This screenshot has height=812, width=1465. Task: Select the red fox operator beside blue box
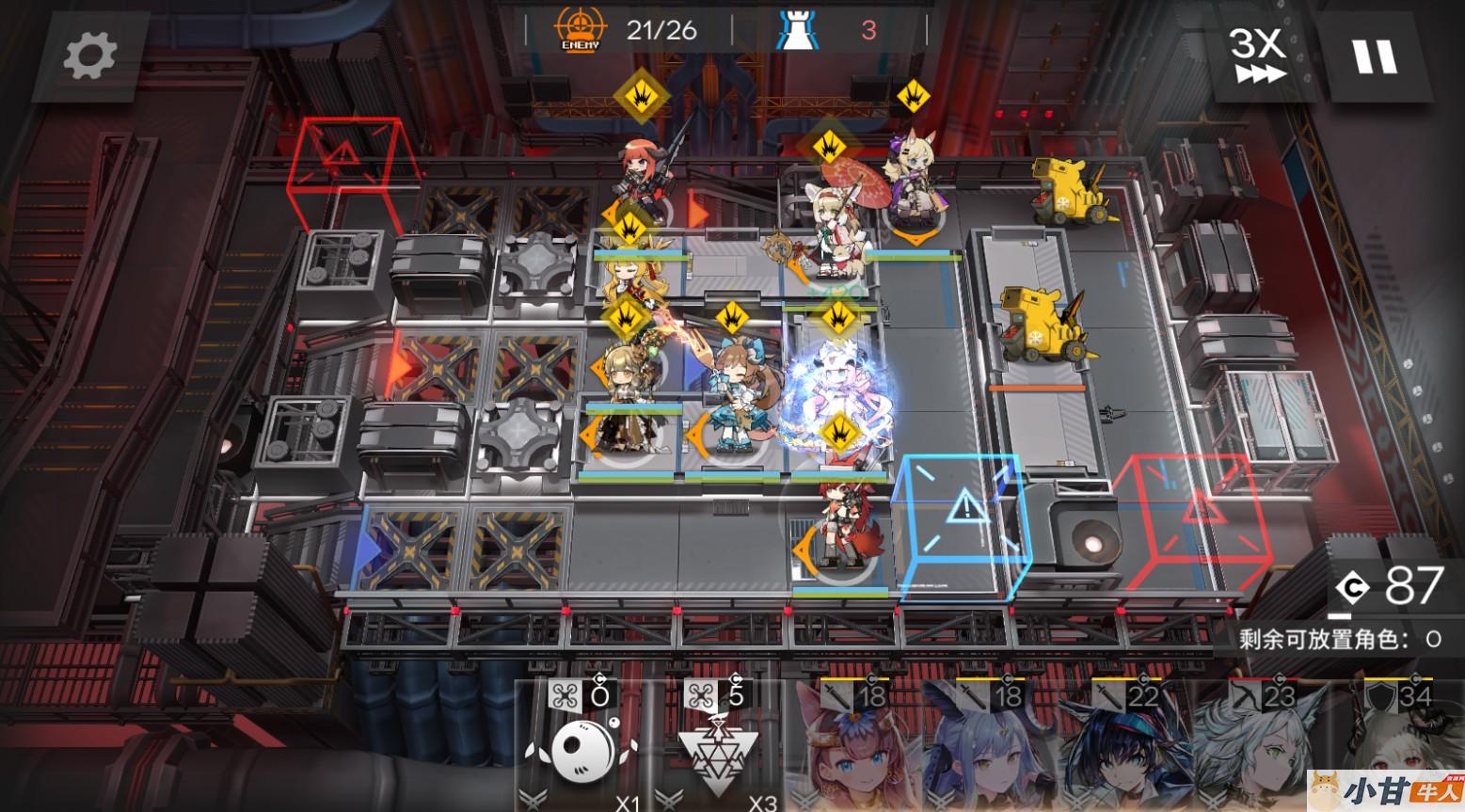tap(837, 527)
